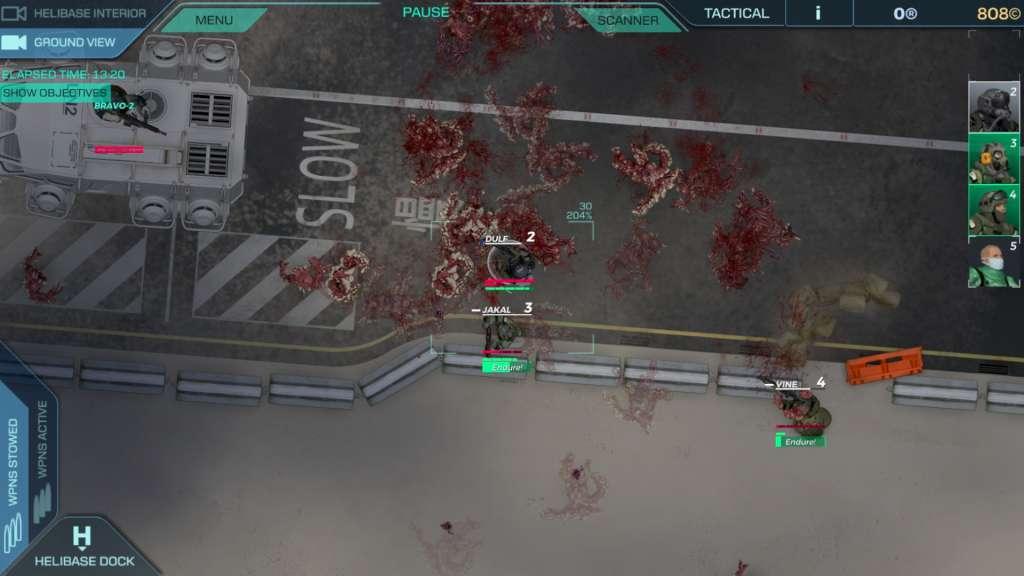
Task: Go to the Helibase Dock
Action: (84, 550)
